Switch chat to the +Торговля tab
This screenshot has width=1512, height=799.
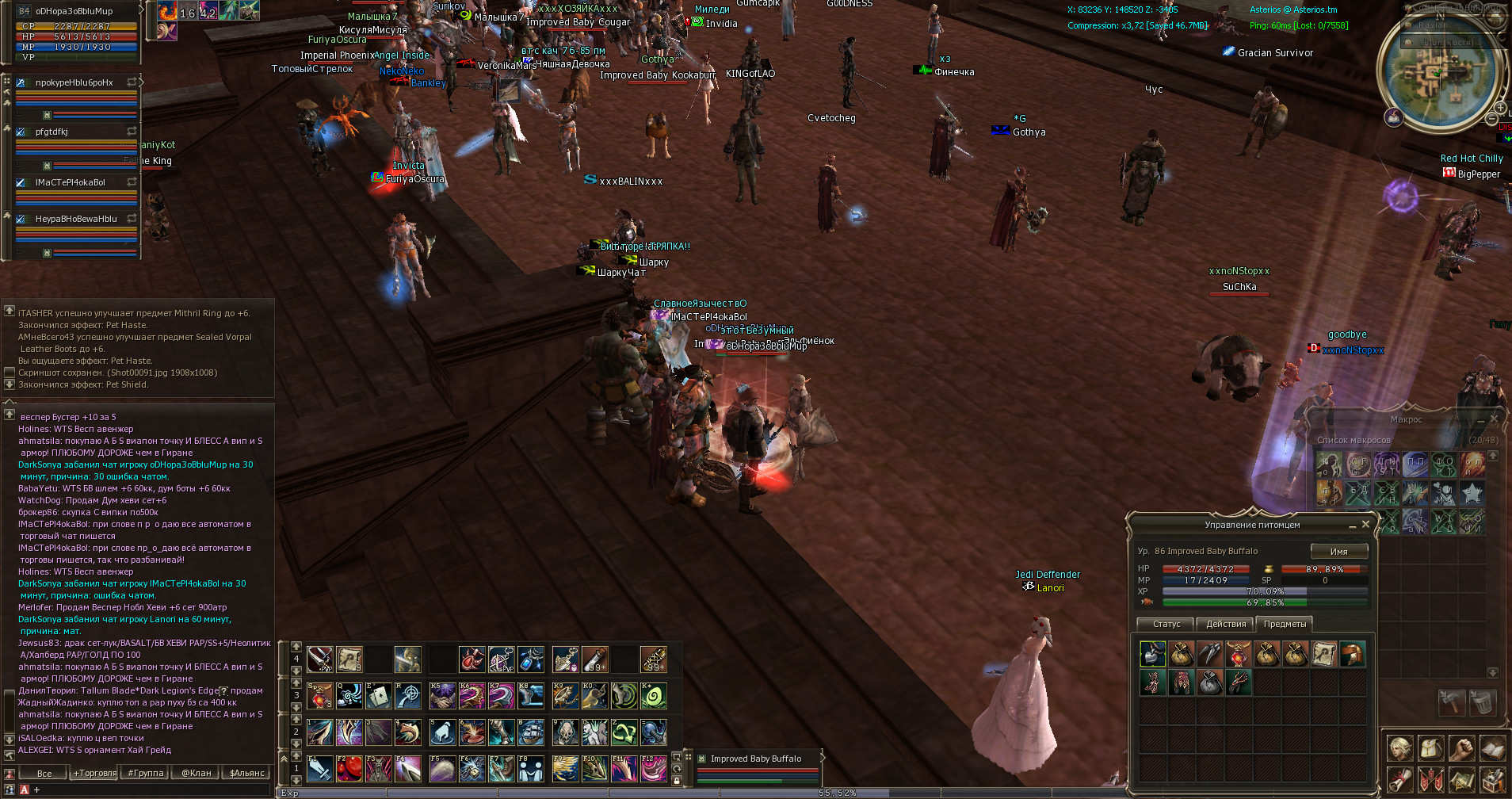(95, 773)
